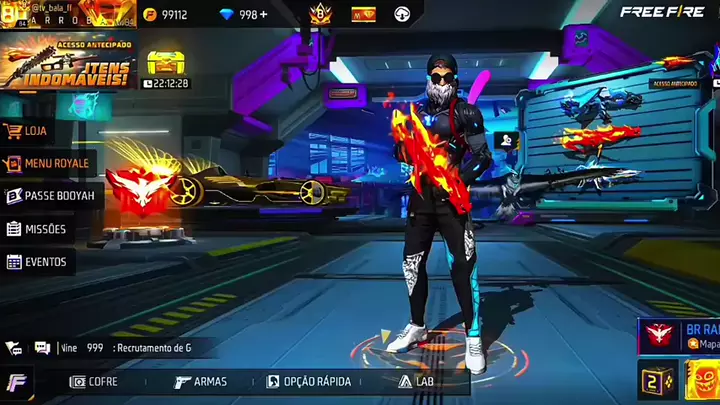
Task: Open the gold rank badge icon
Action: click(321, 14)
